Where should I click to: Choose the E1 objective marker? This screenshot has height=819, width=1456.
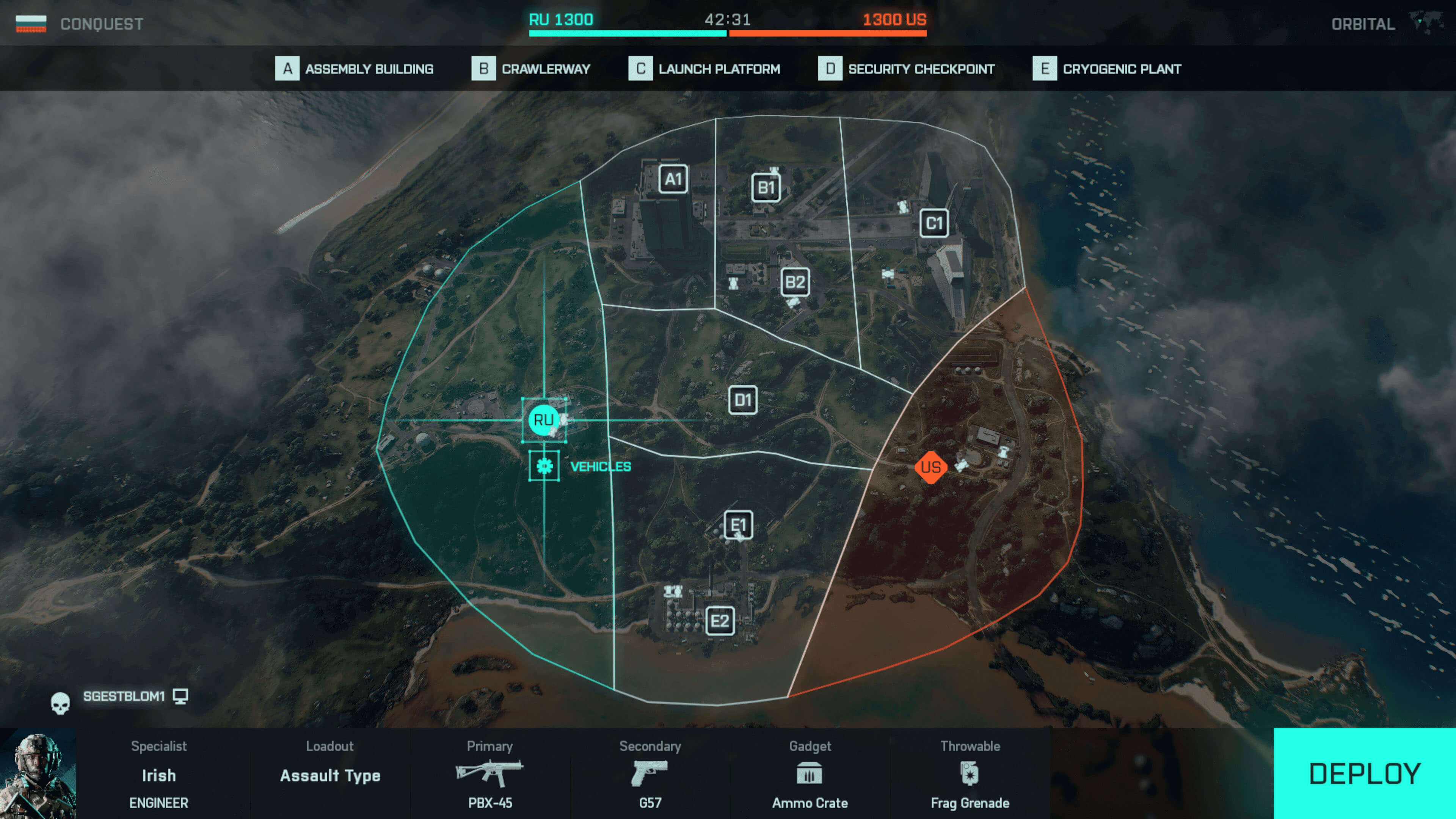pos(738,526)
